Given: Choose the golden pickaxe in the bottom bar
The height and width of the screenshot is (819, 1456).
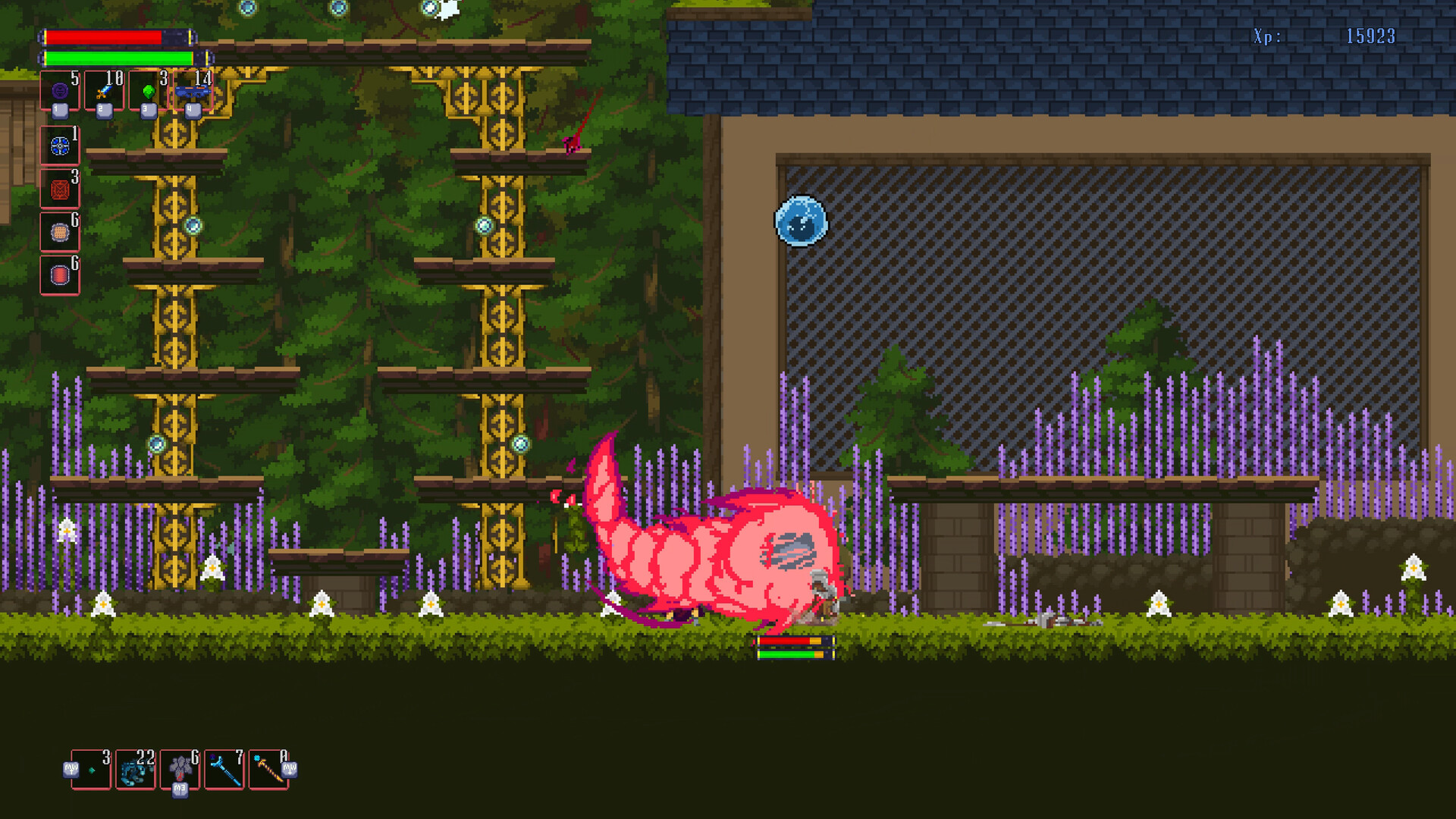Looking at the screenshot, I should pyautogui.click(x=268, y=768).
